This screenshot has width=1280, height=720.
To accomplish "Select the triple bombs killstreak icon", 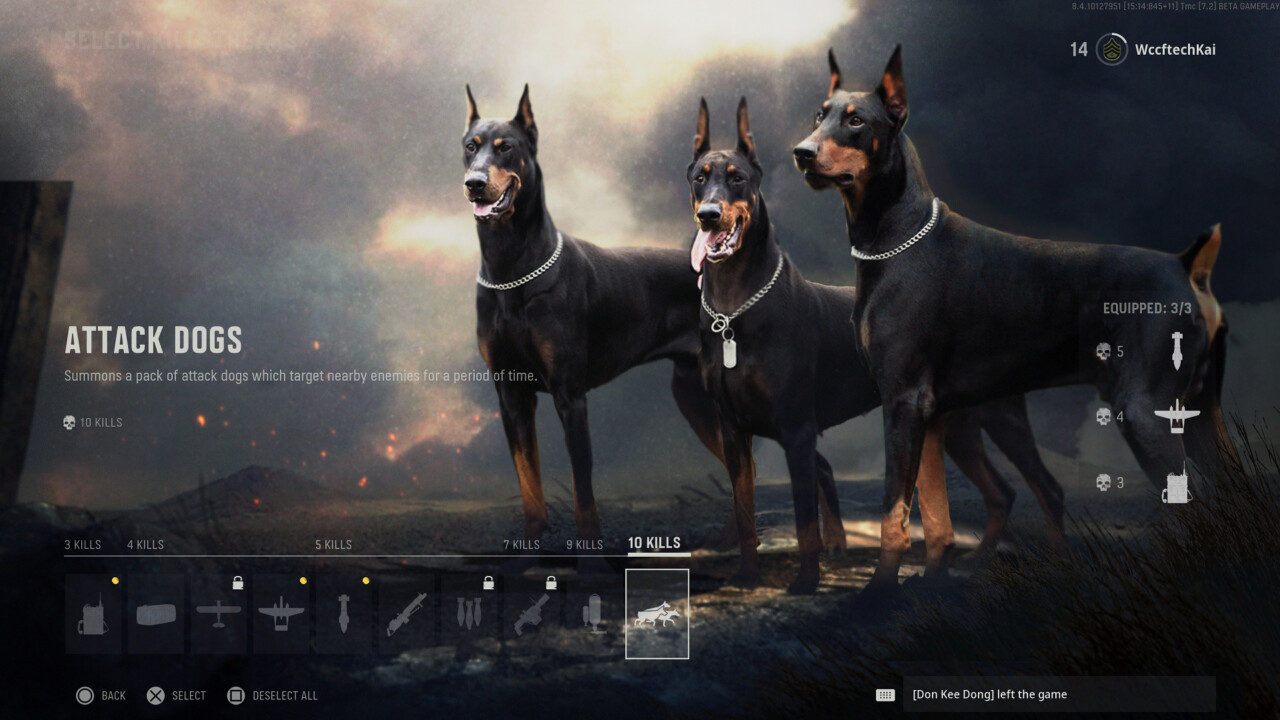I will (x=468, y=613).
